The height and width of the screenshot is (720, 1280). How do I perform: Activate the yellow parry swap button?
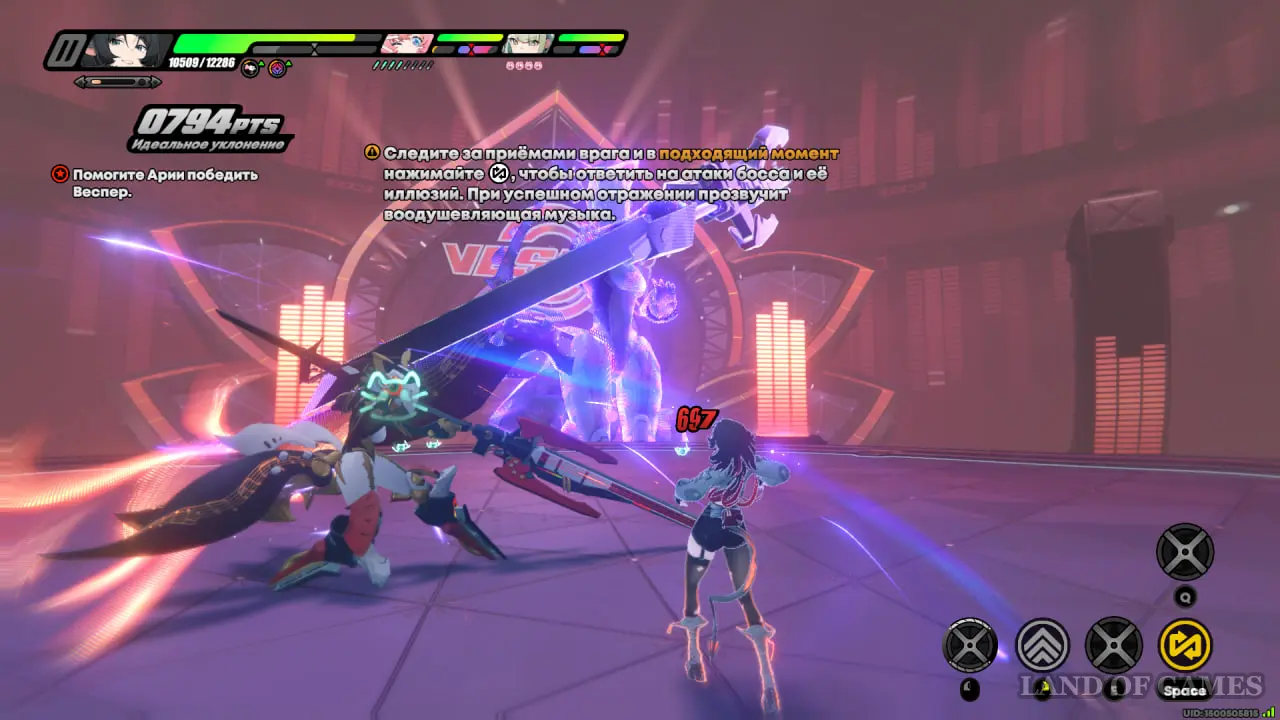[1184, 645]
